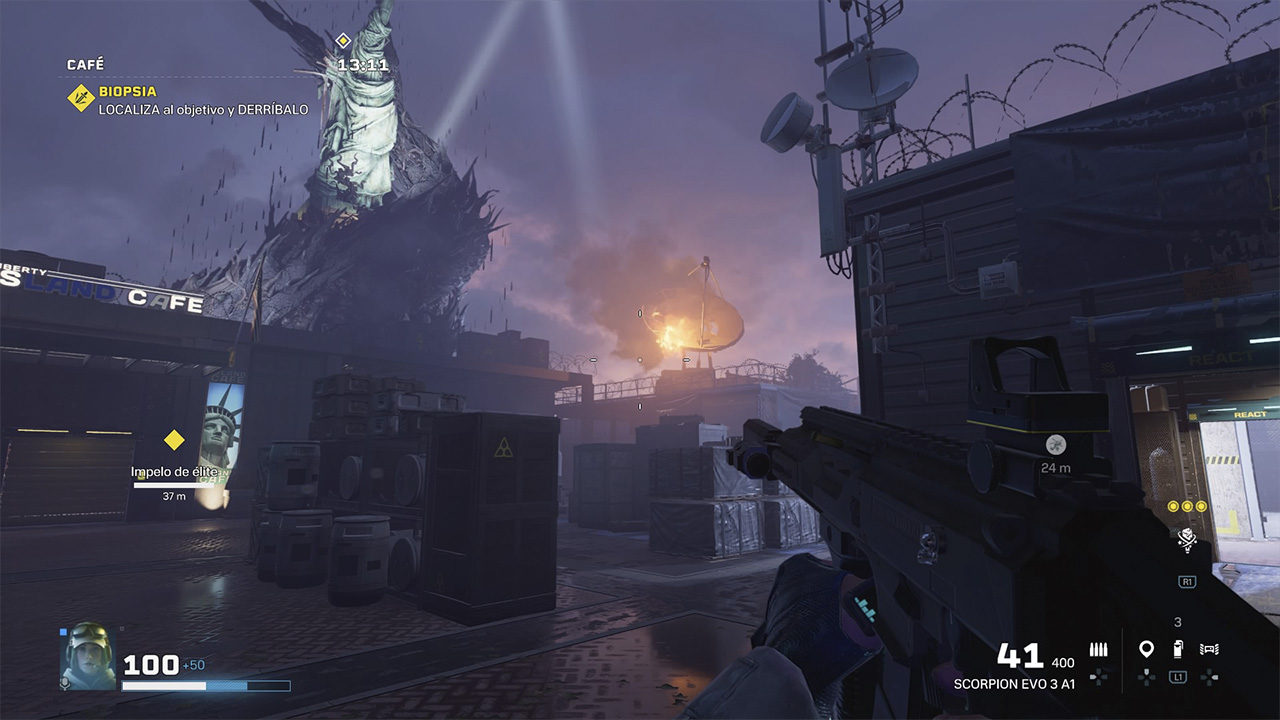
Task: Click the first yellow token circle
Action: pyautogui.click(x=1170, y=506)
